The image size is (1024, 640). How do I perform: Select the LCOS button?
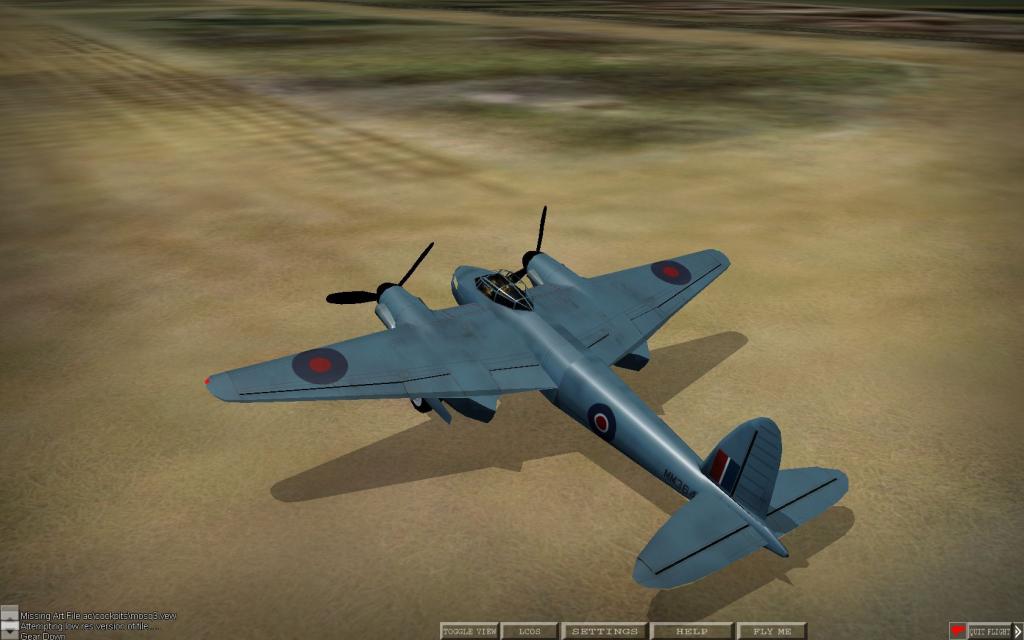coord(529,631)
